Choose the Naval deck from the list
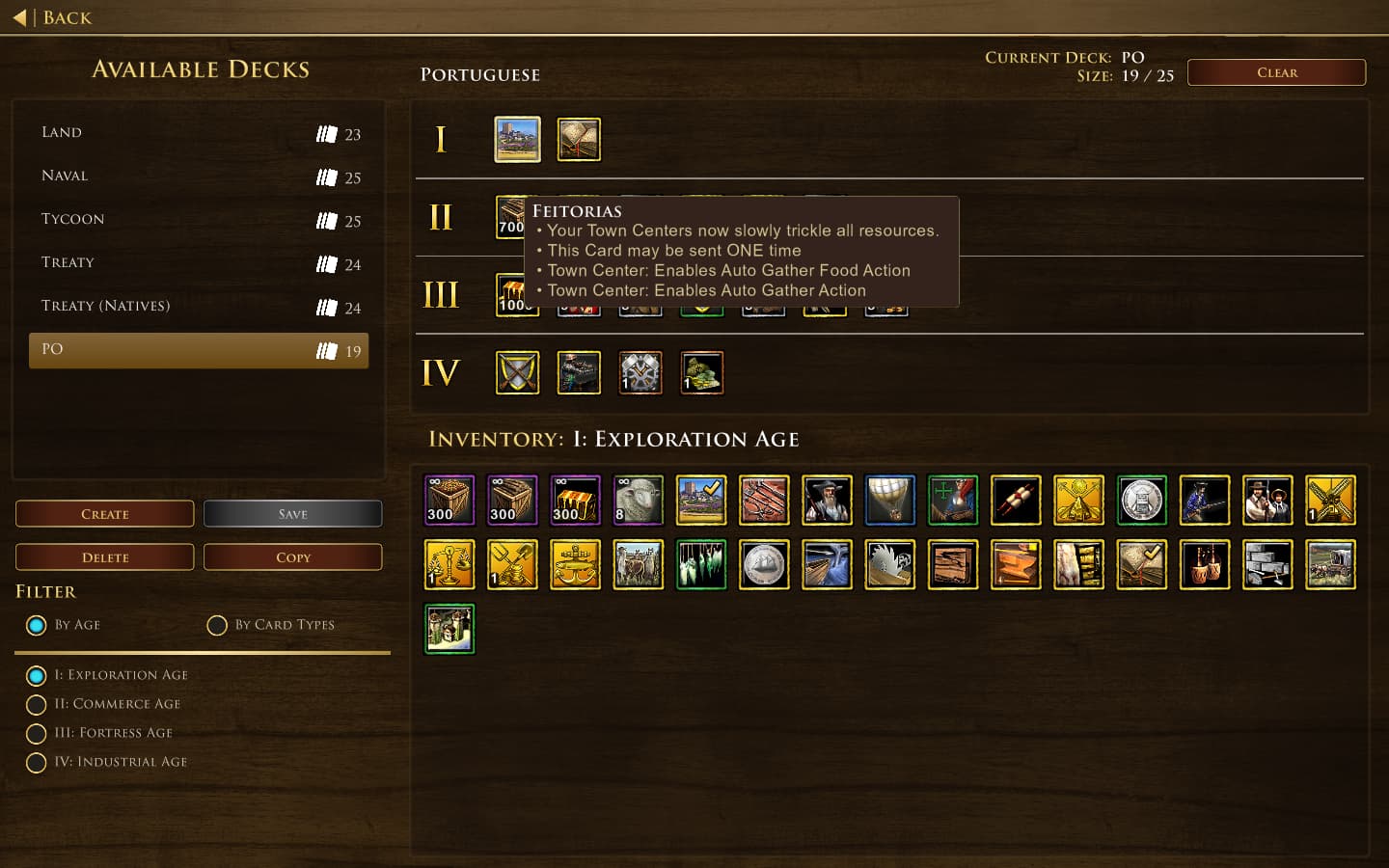This screenshot has height=868, width=1389. tap(198, 176)
